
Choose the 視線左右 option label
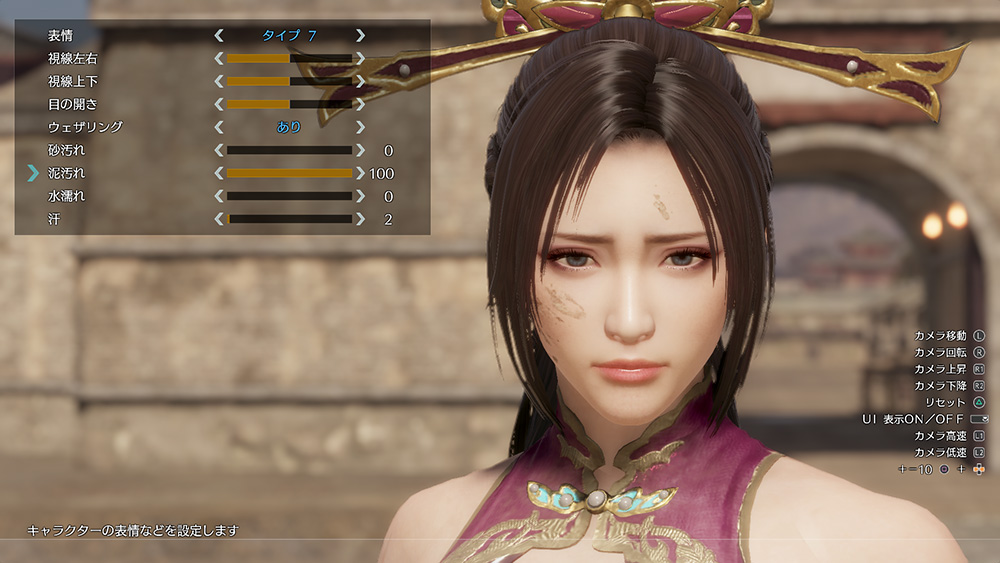tap(72, 58)
